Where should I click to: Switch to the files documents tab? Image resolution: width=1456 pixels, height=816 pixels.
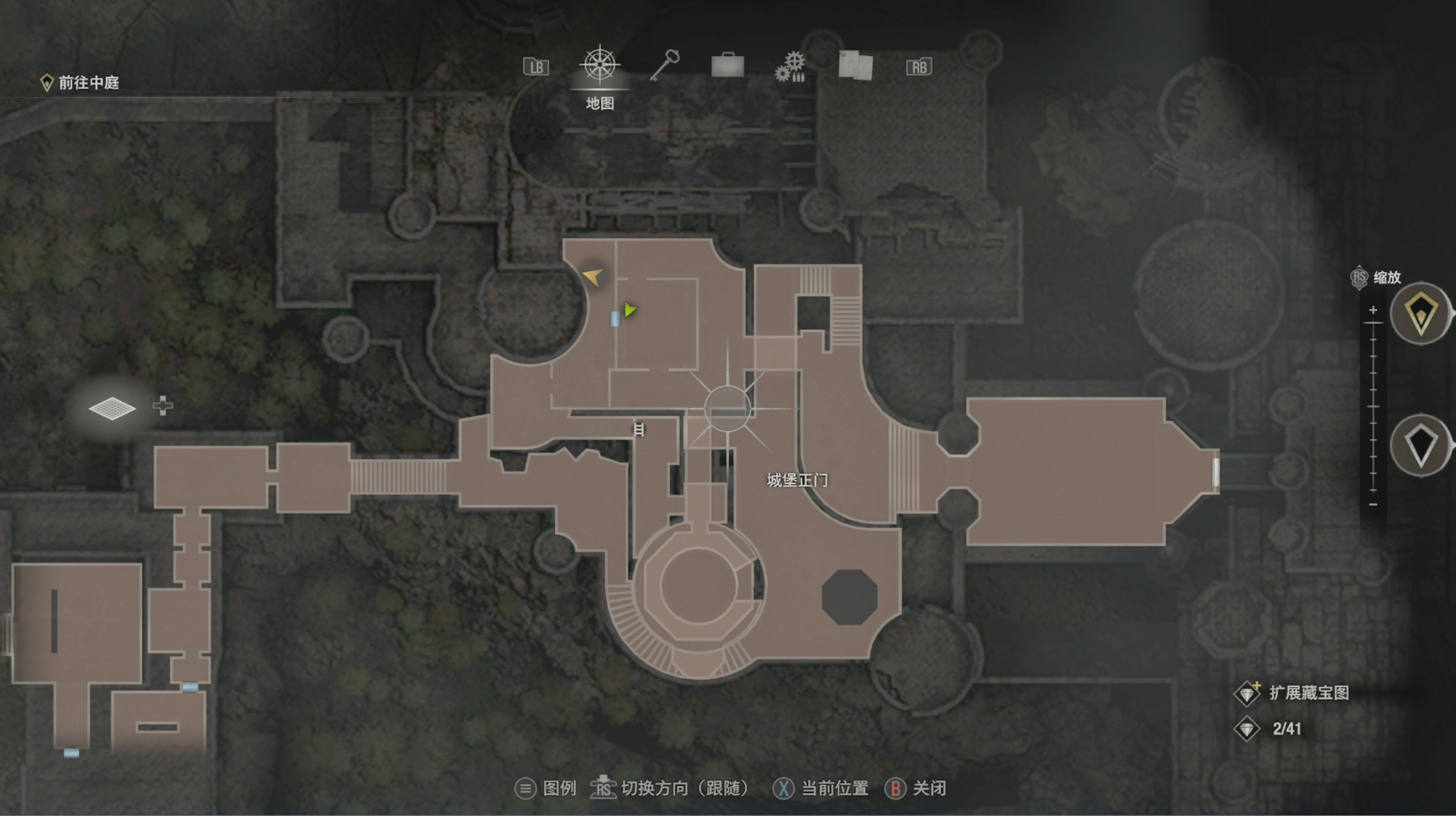pyautogui.click(x=855, y=65)
